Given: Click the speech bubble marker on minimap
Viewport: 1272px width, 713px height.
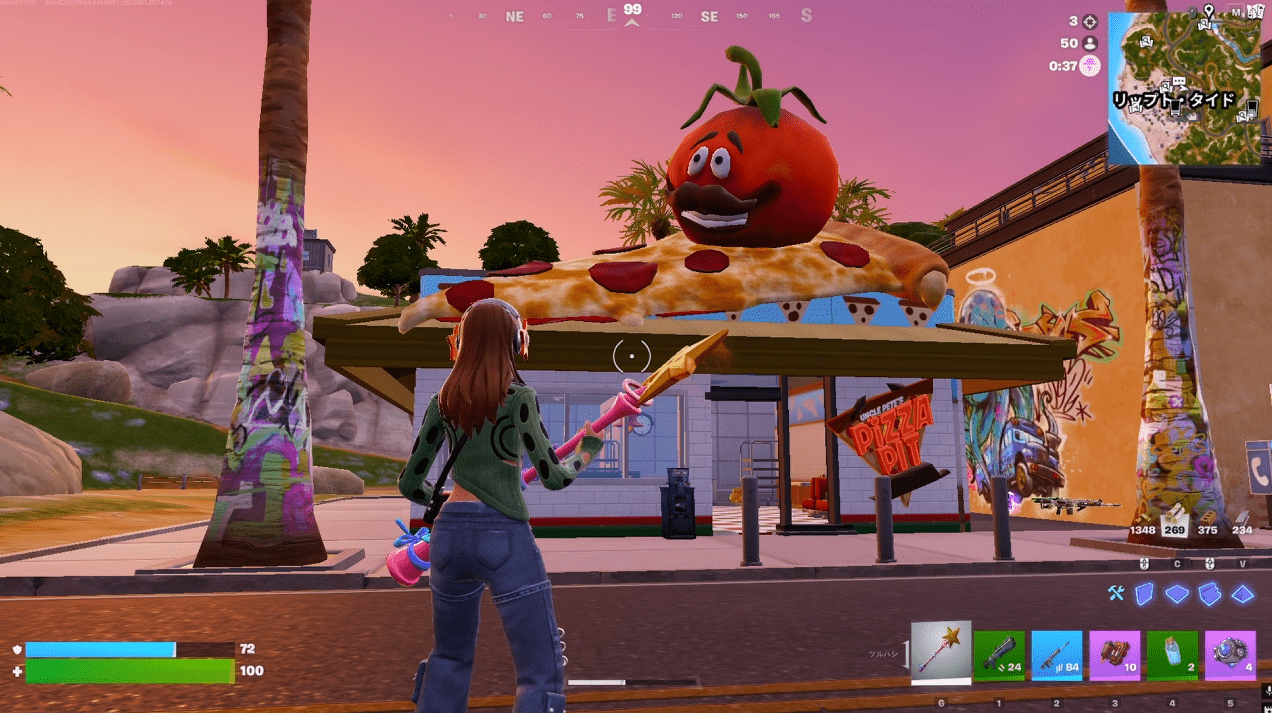Looking at the screenshot, I should point(1179,82).
